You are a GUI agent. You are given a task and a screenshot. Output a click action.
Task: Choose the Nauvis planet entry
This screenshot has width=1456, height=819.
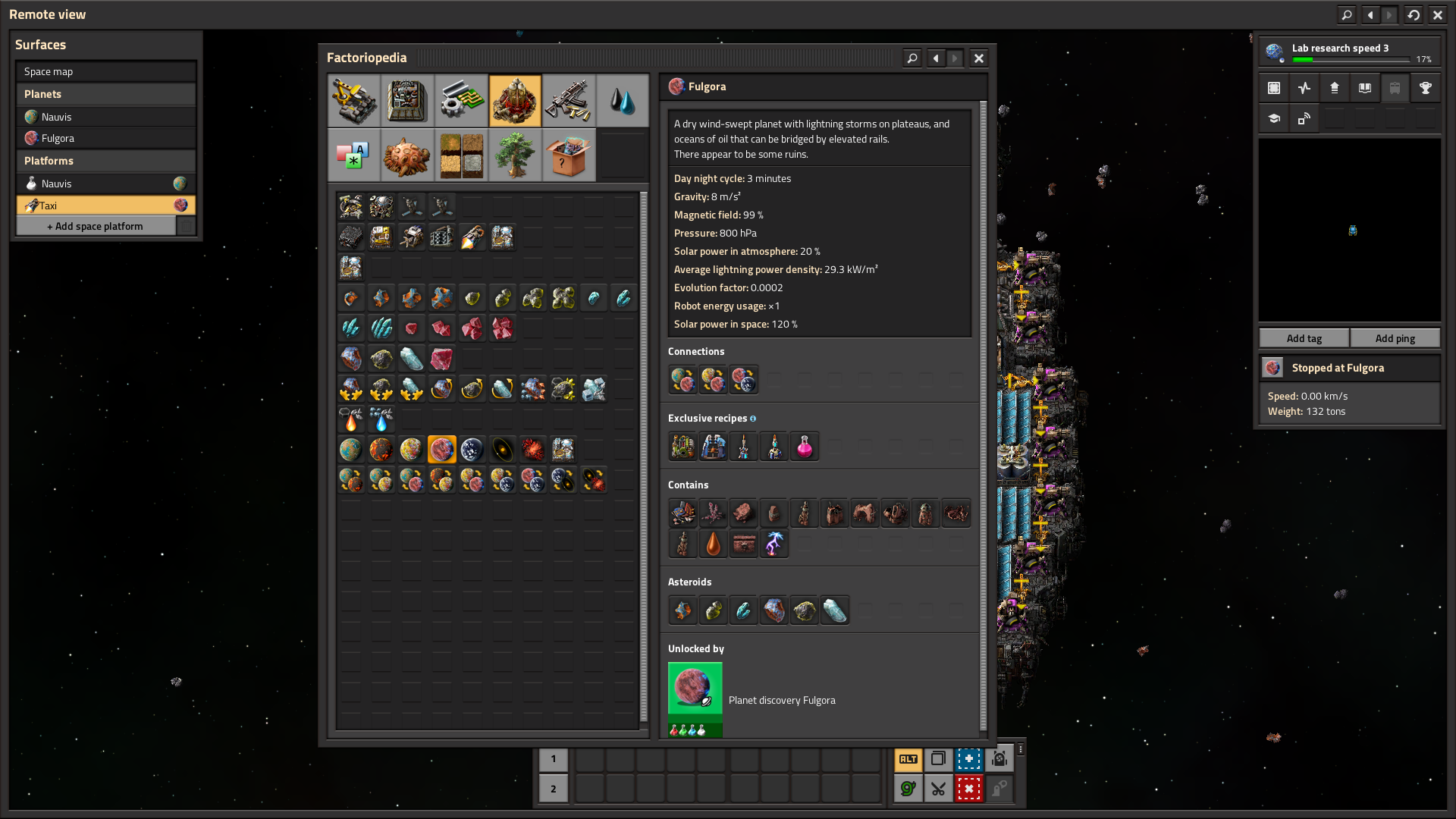105,117
